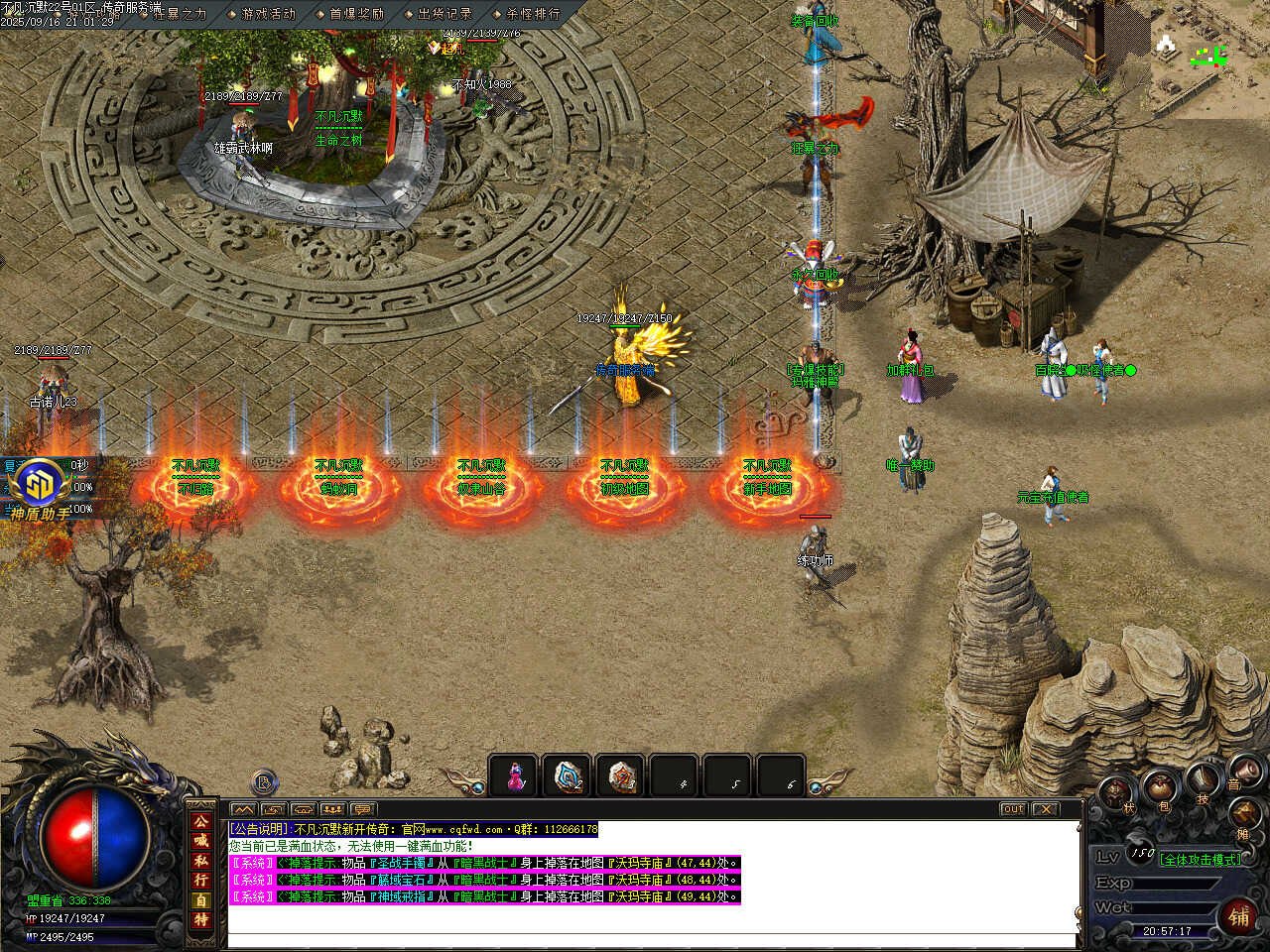Open the 狂暴之力 menu entry
The width and height of the screenshot is (1270, 952).
[x=181, y=14]
